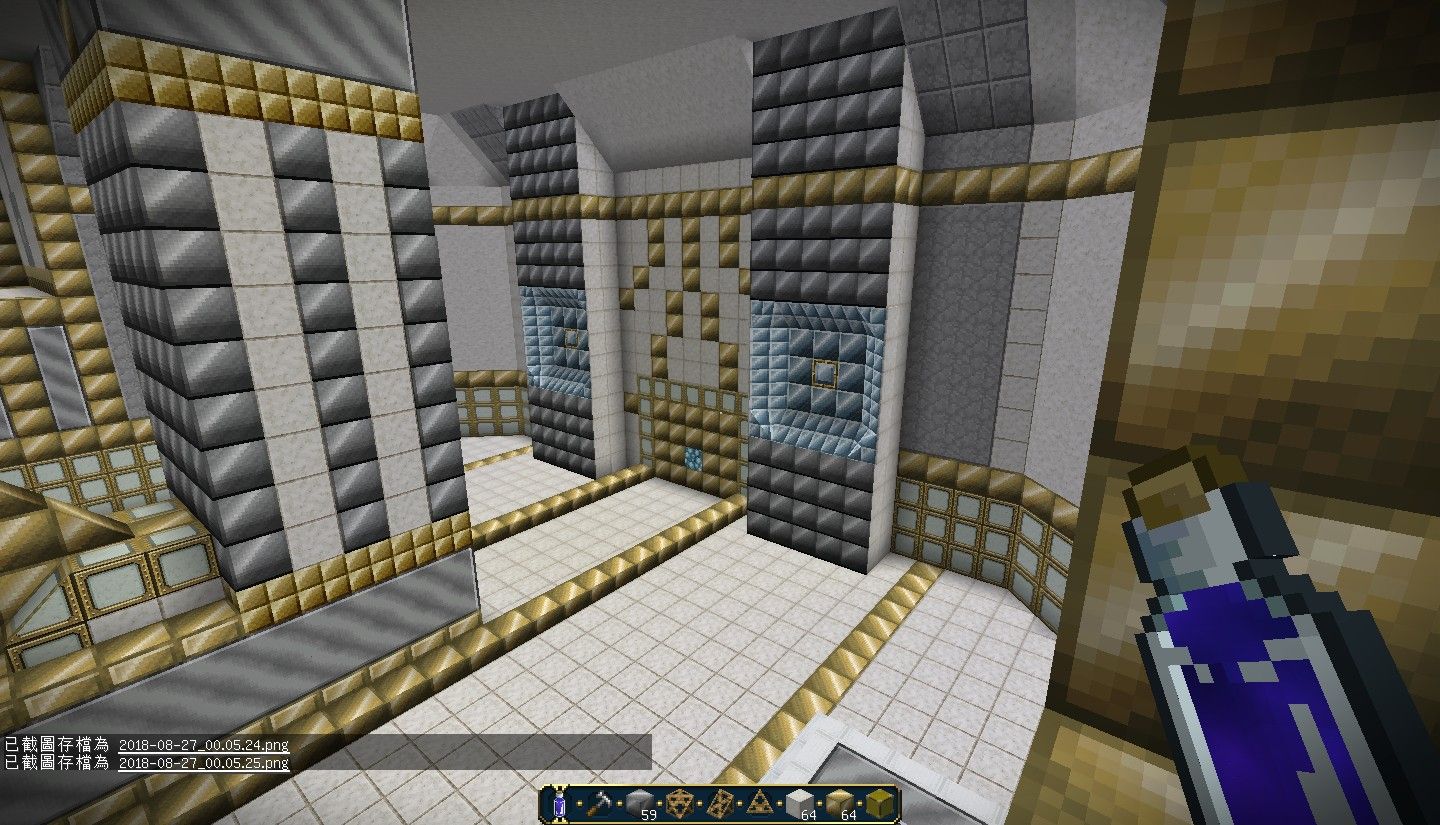This screenshot has height=825, width=1440.
Task: Open the screenshot link 2018-08-27_00.05.25.png
Action: tap(203, 764)
